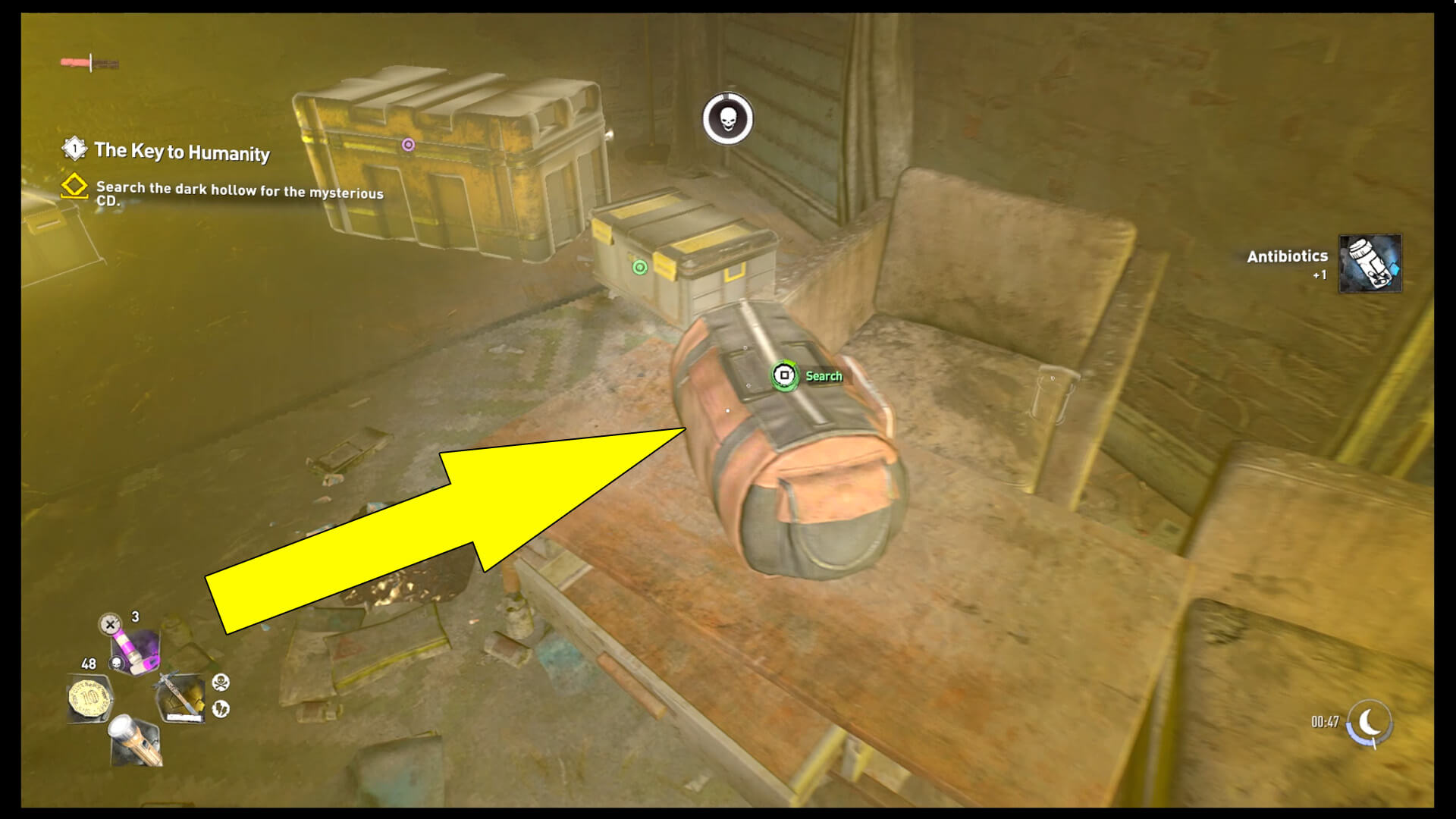Screen dimensions: 1456x819
Task: Click the Old World Money coin icon
Action: point(89,697)
